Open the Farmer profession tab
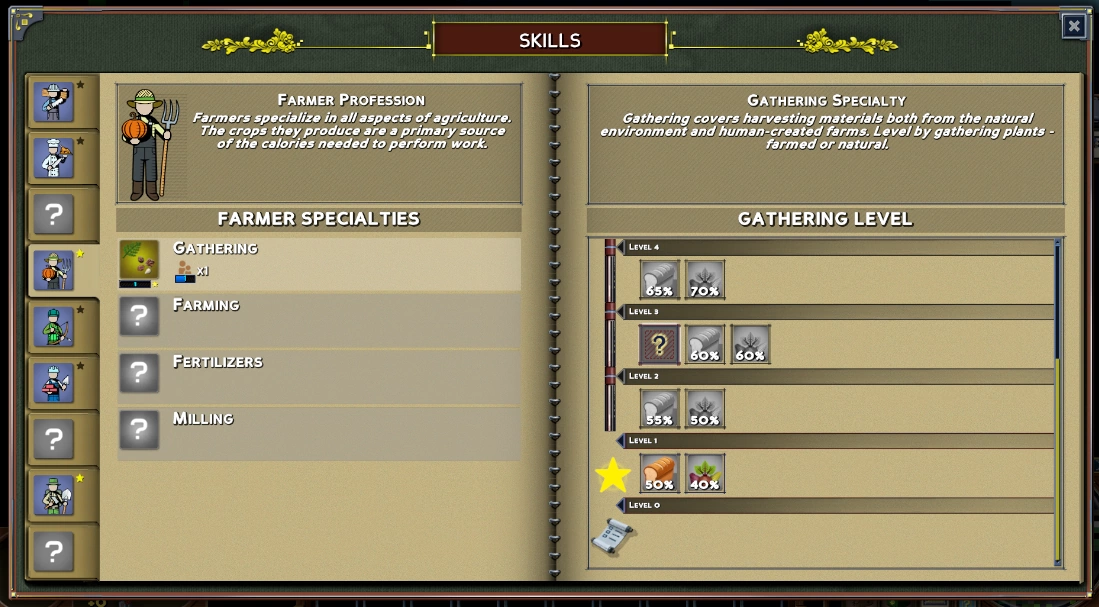The width and height of the screenshot is (1099, 607). pyautogui.click(x=54, y=271)
